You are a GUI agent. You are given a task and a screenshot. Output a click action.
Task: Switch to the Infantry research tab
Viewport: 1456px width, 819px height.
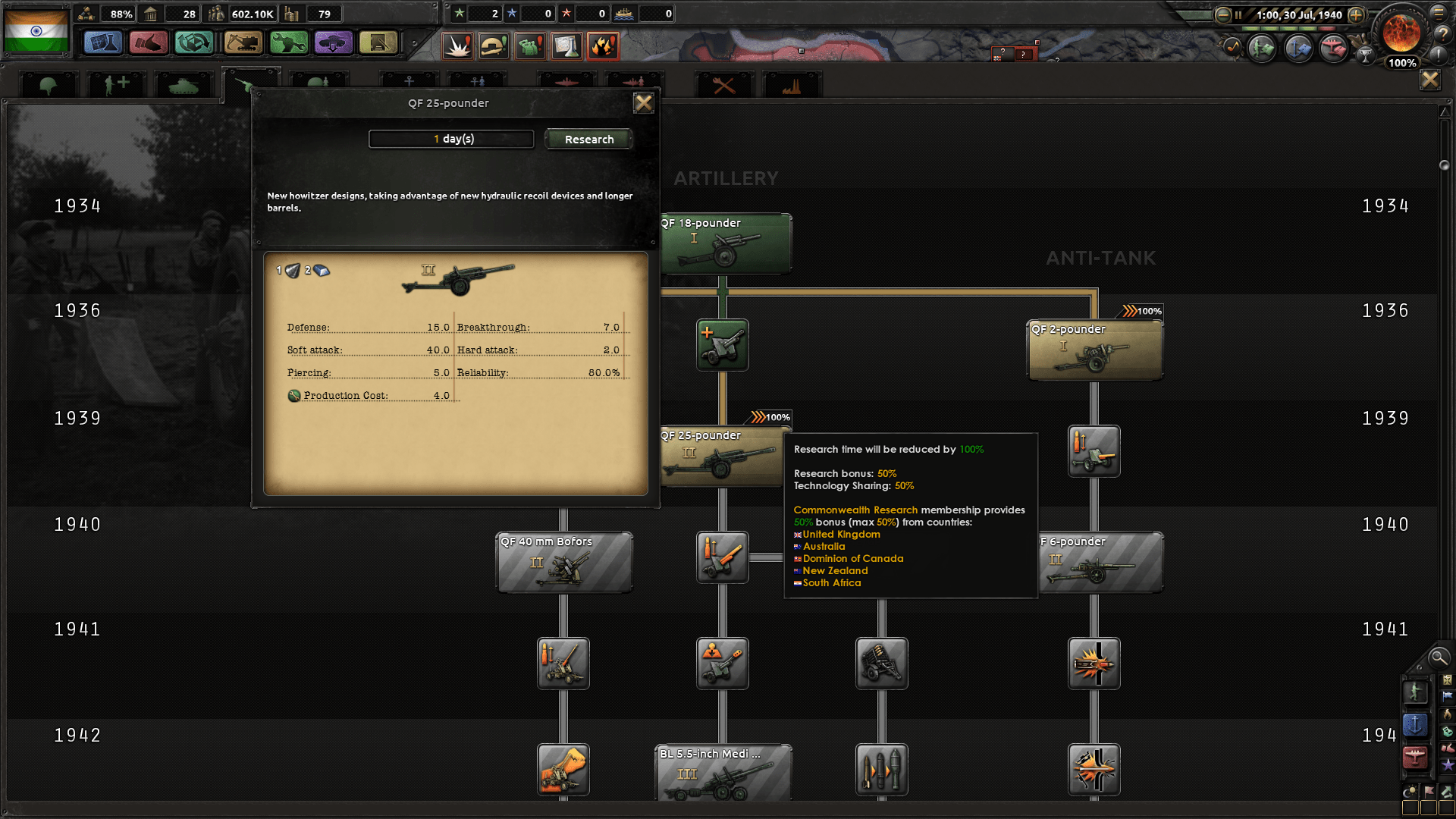[48, 83]
